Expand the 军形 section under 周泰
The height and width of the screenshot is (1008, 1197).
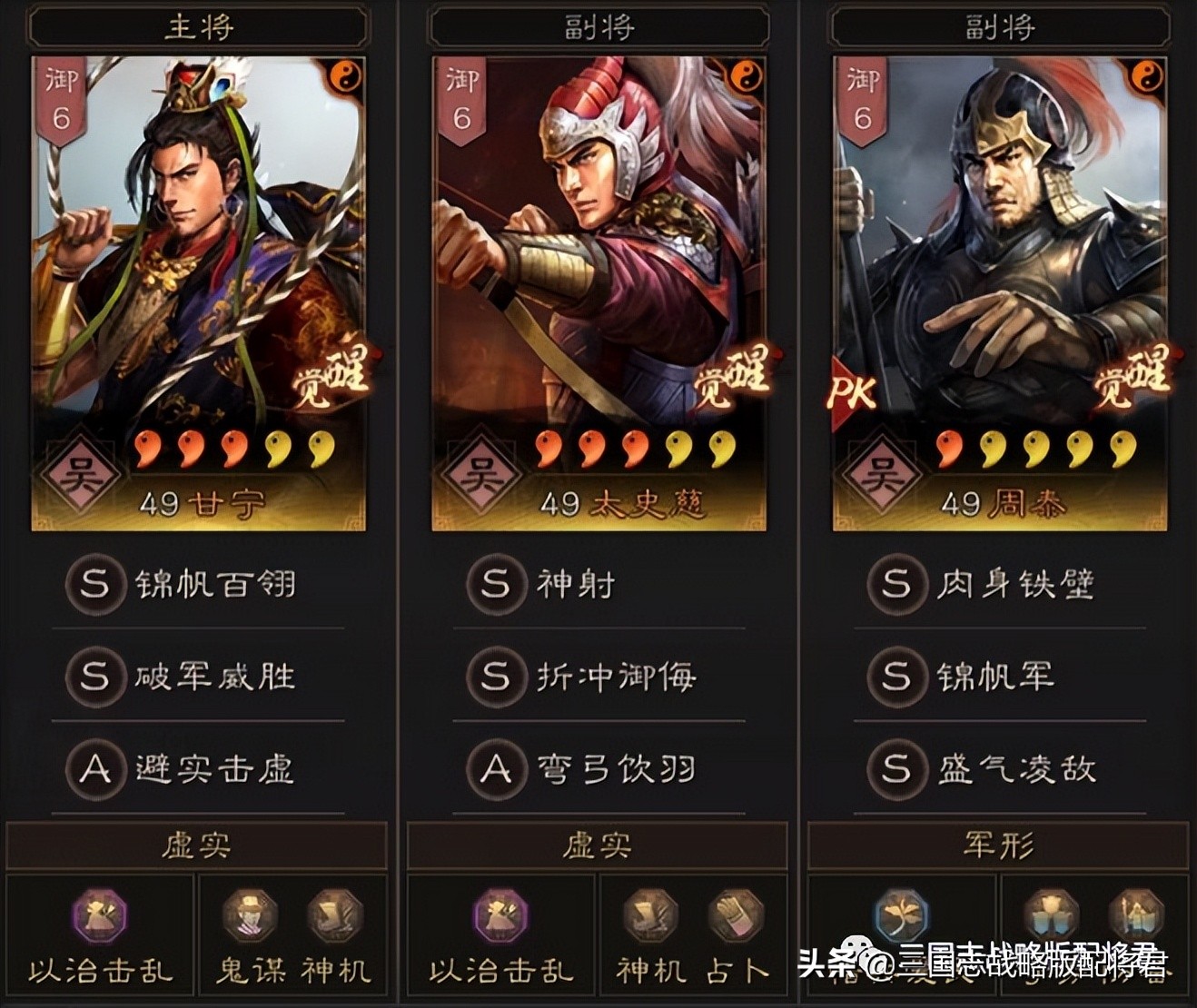point(1000,845)
